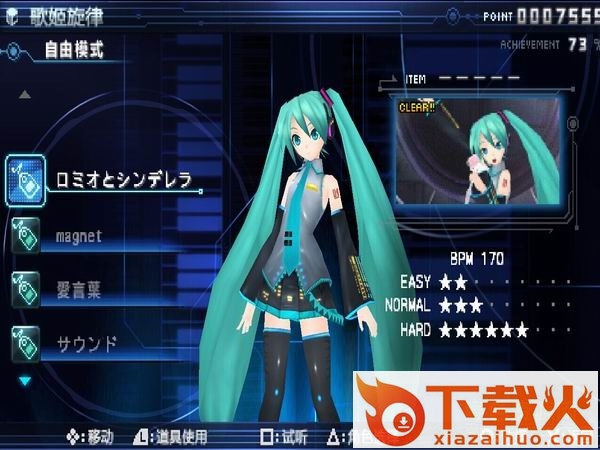Select the 愛言葉 song entry

pyautogui.click(x=78, y=291)
